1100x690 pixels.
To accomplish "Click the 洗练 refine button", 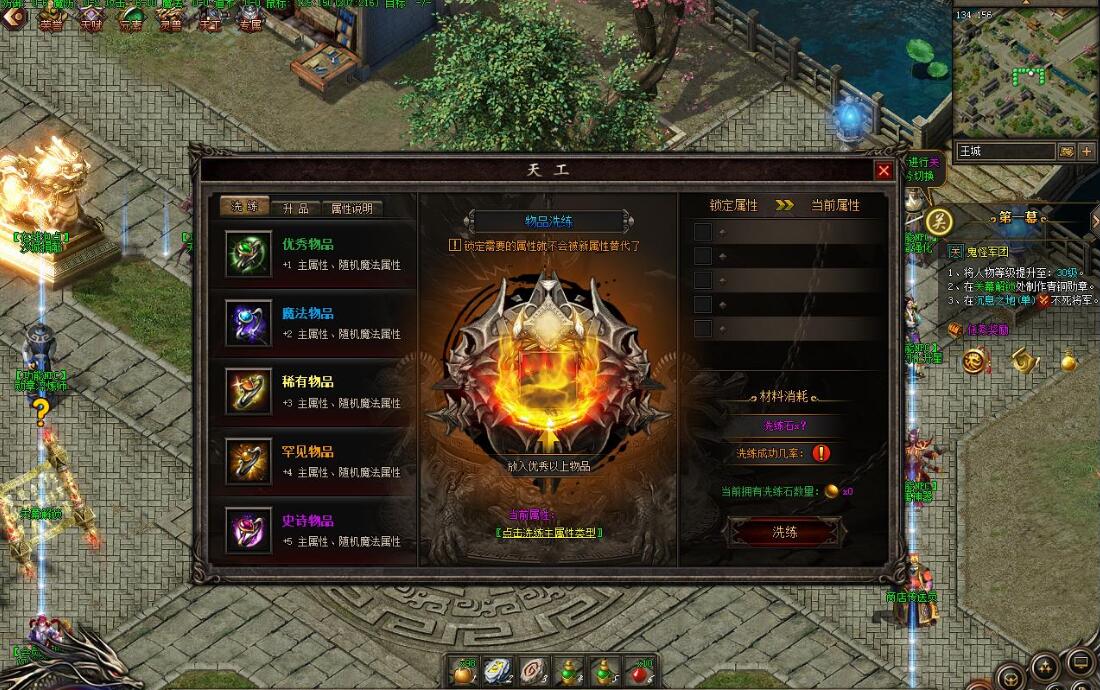I will 785,532.
